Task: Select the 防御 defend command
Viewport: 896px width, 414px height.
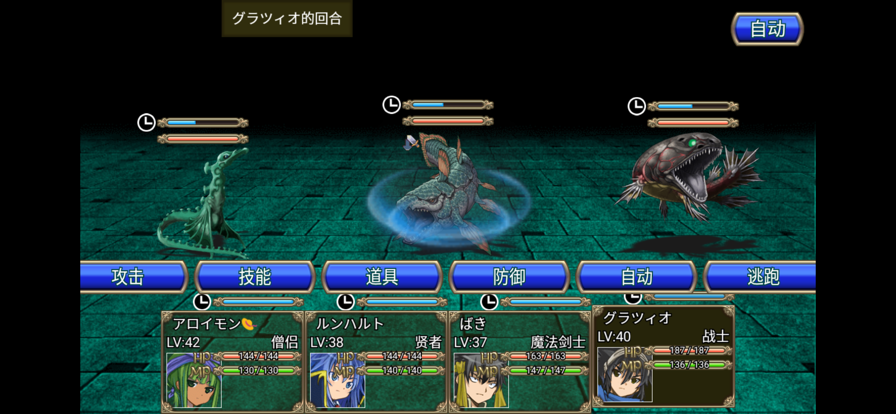Action: point(509,277)
